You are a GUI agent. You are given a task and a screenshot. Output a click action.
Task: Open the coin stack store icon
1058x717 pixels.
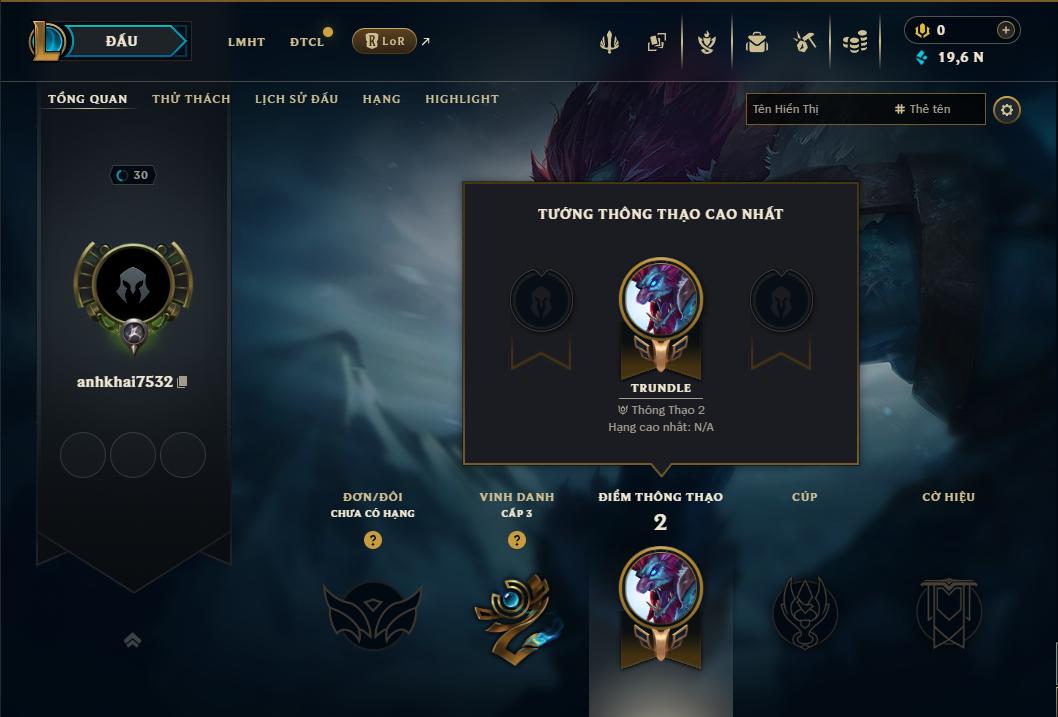coord(855,42)
